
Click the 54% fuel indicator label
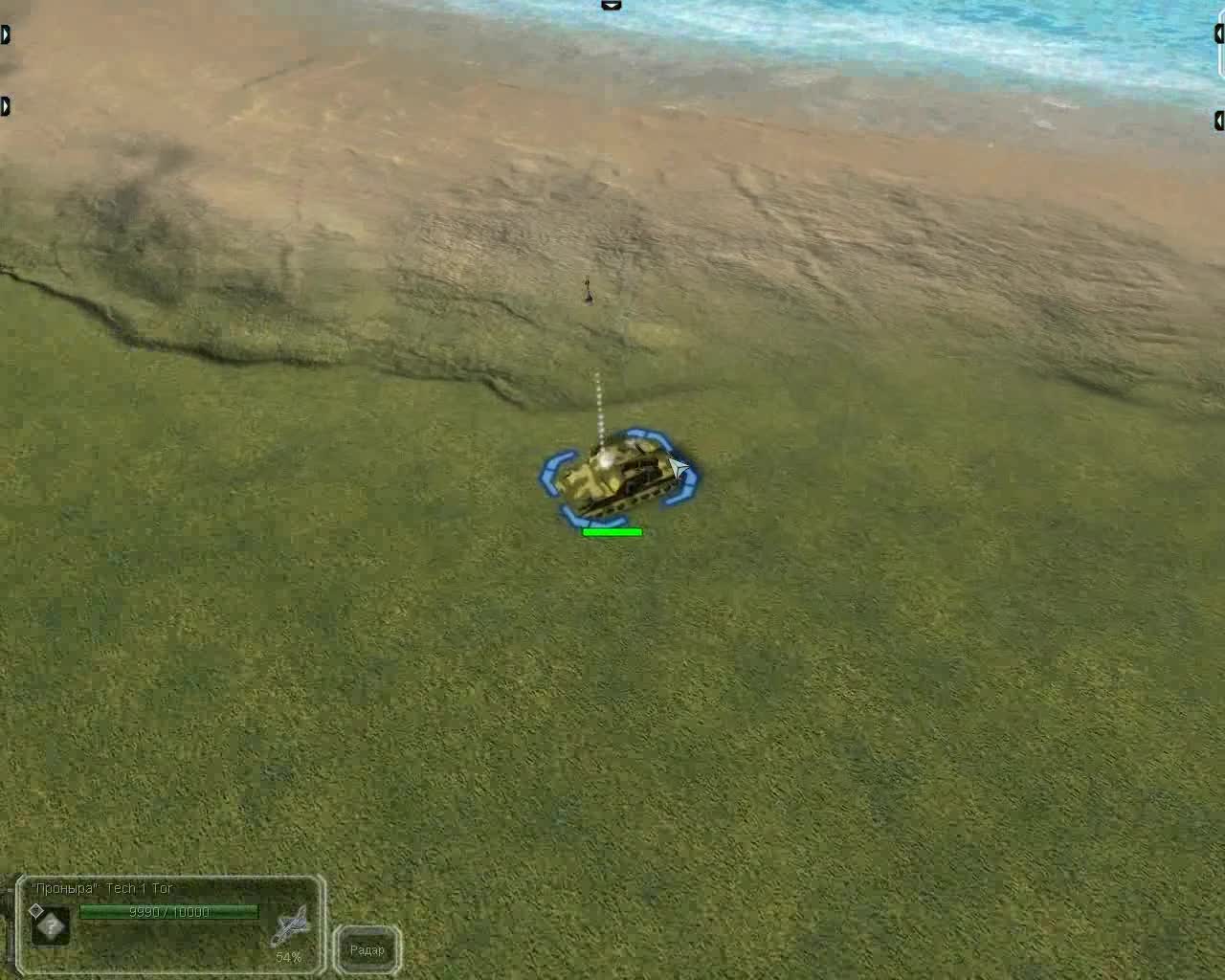(288, 956)
